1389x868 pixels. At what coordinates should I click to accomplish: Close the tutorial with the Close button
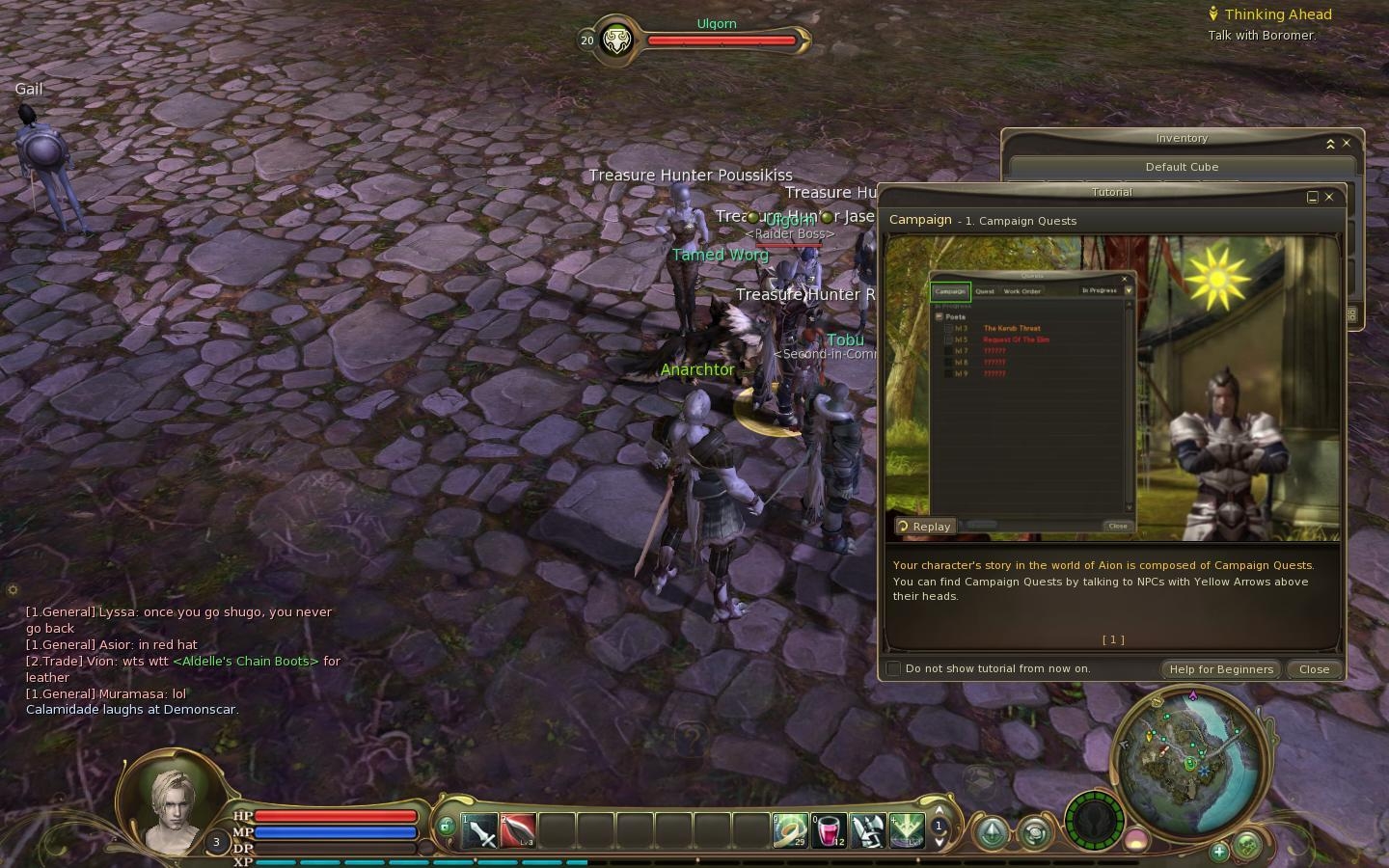[x=1314, y=669]
